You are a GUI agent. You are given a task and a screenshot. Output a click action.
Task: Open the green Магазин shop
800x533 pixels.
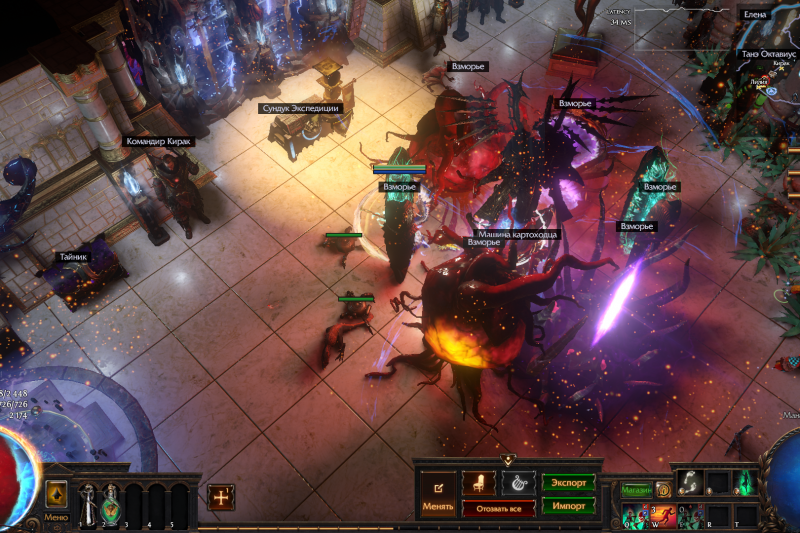[x=636, y=490]
